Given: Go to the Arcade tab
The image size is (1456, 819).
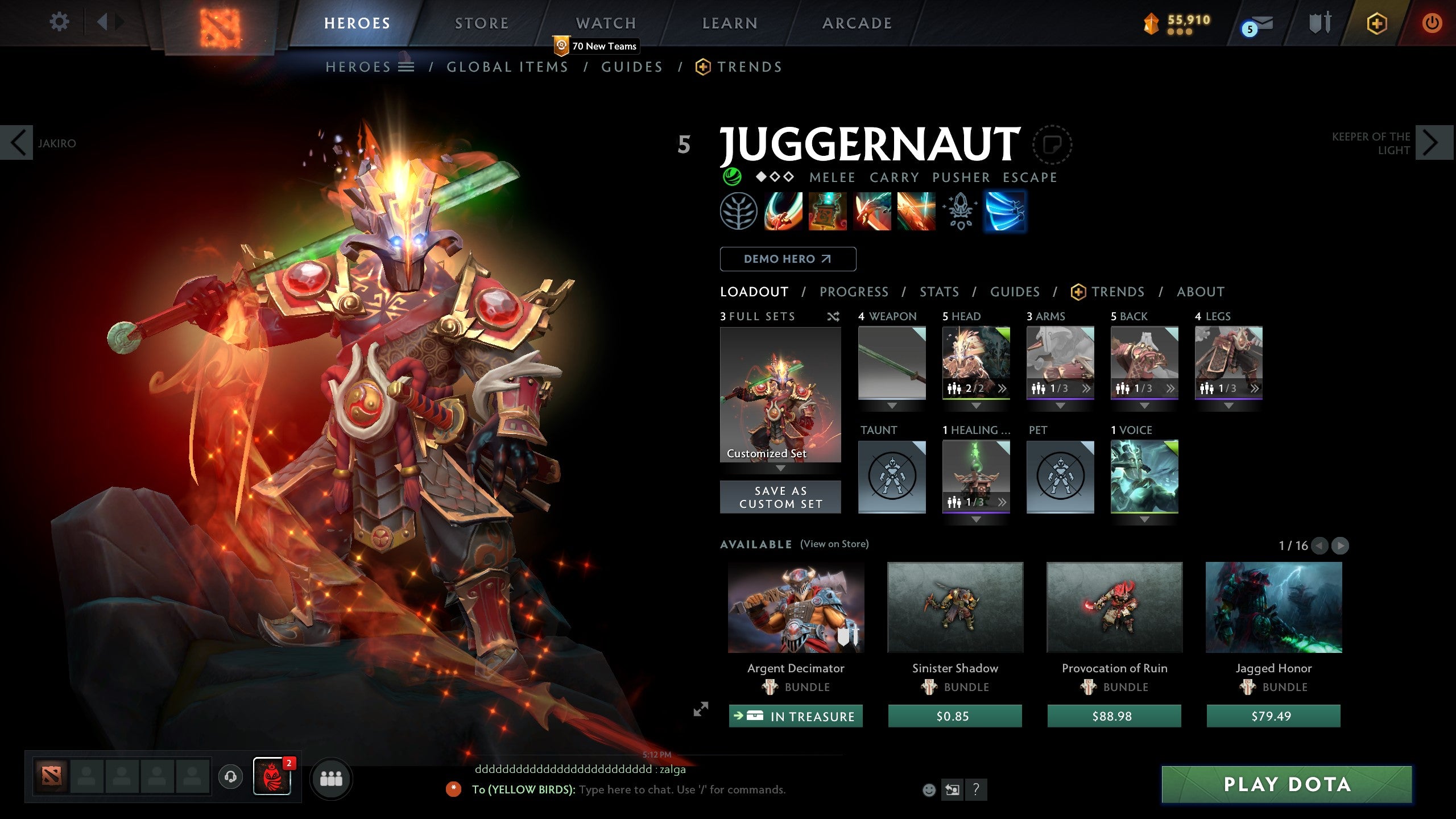Looking at the screenshot, I should tap(857, 23).
